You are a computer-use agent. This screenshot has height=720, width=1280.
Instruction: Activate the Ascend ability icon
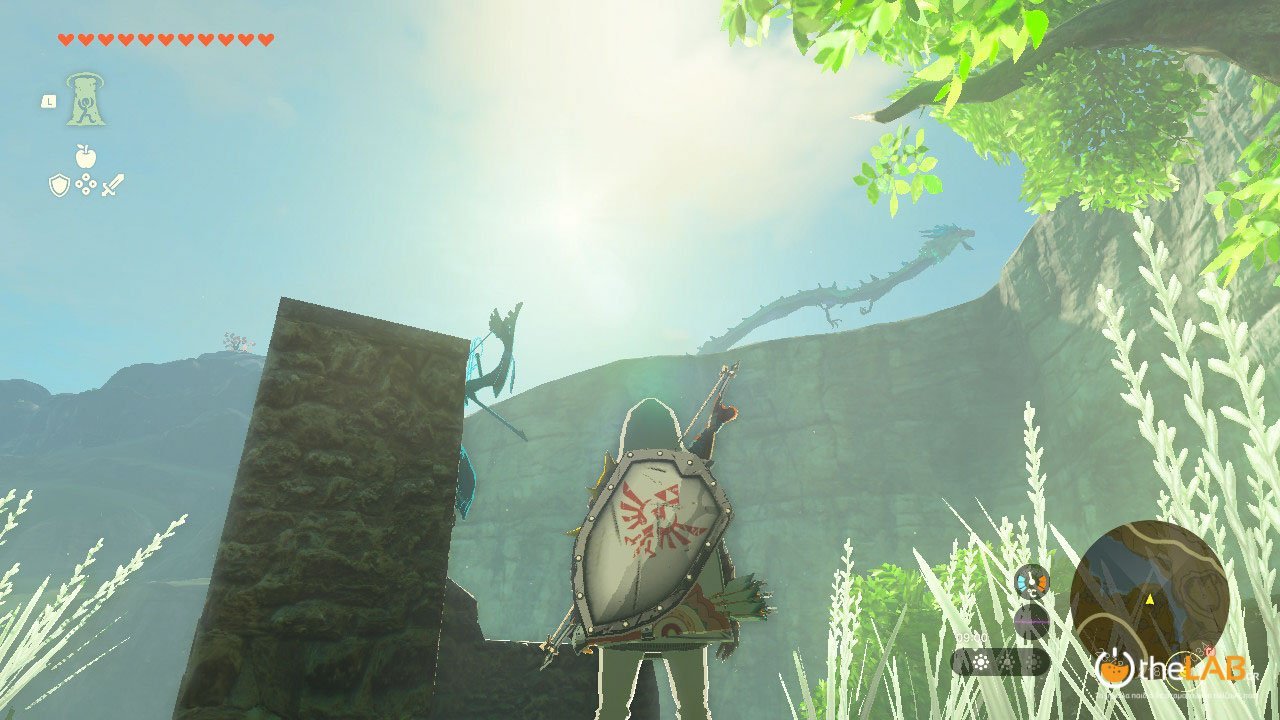[x=86, y=100]
